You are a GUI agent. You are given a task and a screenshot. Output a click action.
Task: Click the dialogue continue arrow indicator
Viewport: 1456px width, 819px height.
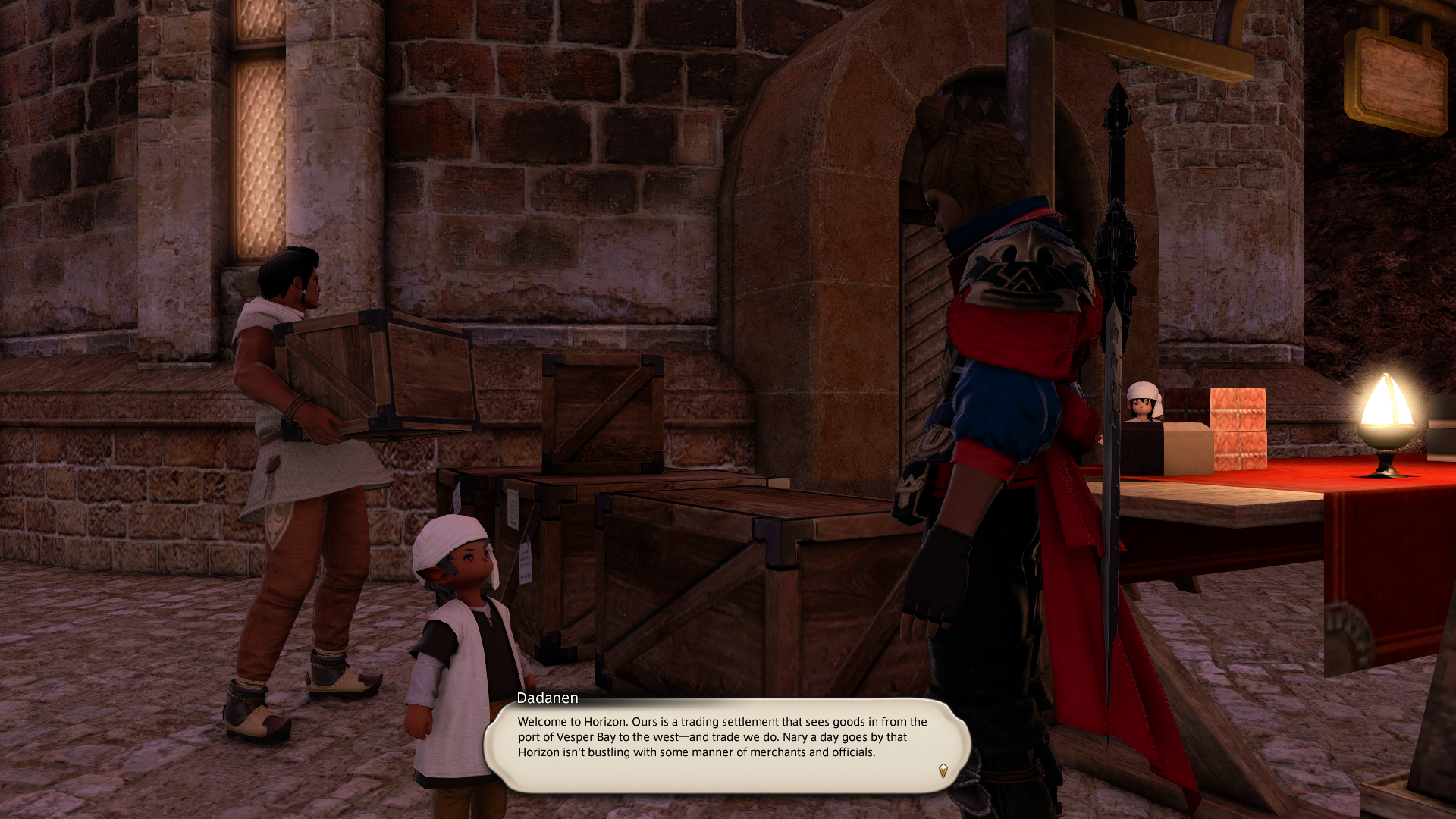point(943,770)
